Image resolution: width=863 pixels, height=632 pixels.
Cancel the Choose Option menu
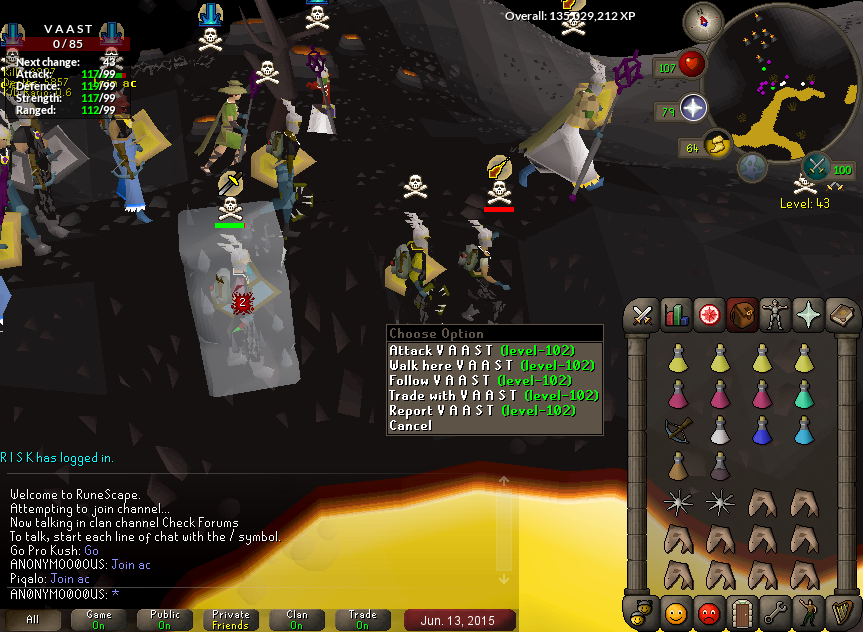tap(411, 426)
